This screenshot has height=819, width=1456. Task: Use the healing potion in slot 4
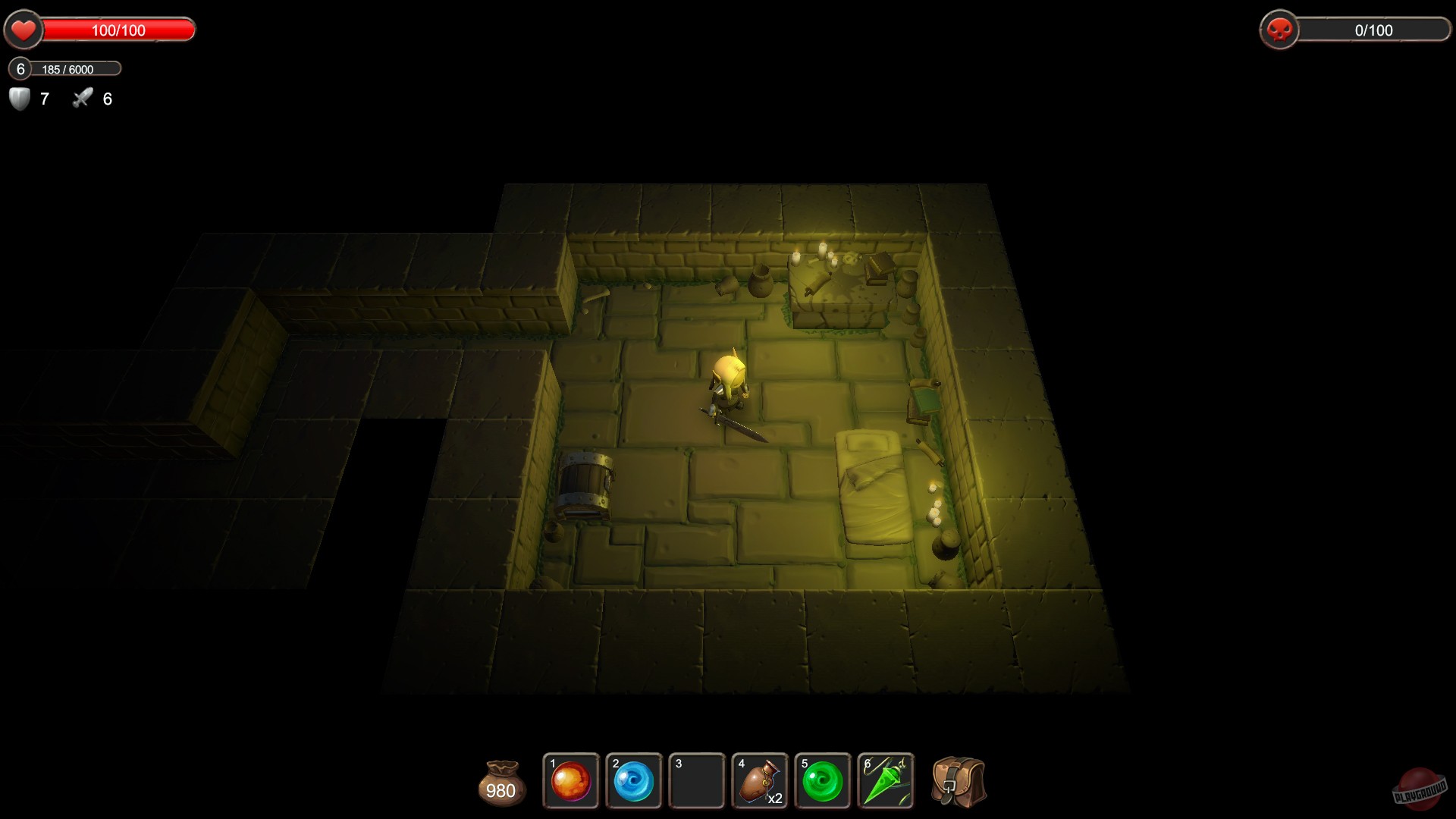tap(761, 781)
